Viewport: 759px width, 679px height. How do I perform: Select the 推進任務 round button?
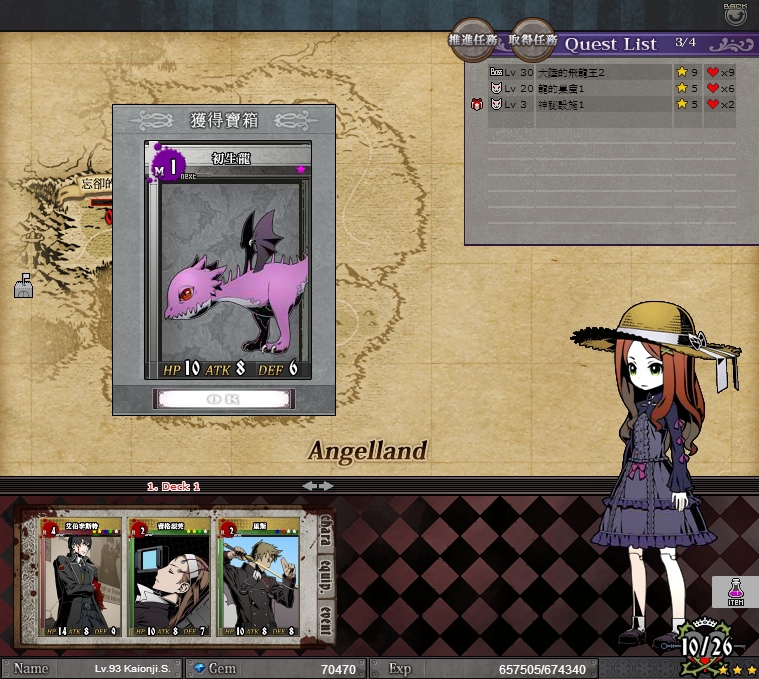click(x=473, y=41)
